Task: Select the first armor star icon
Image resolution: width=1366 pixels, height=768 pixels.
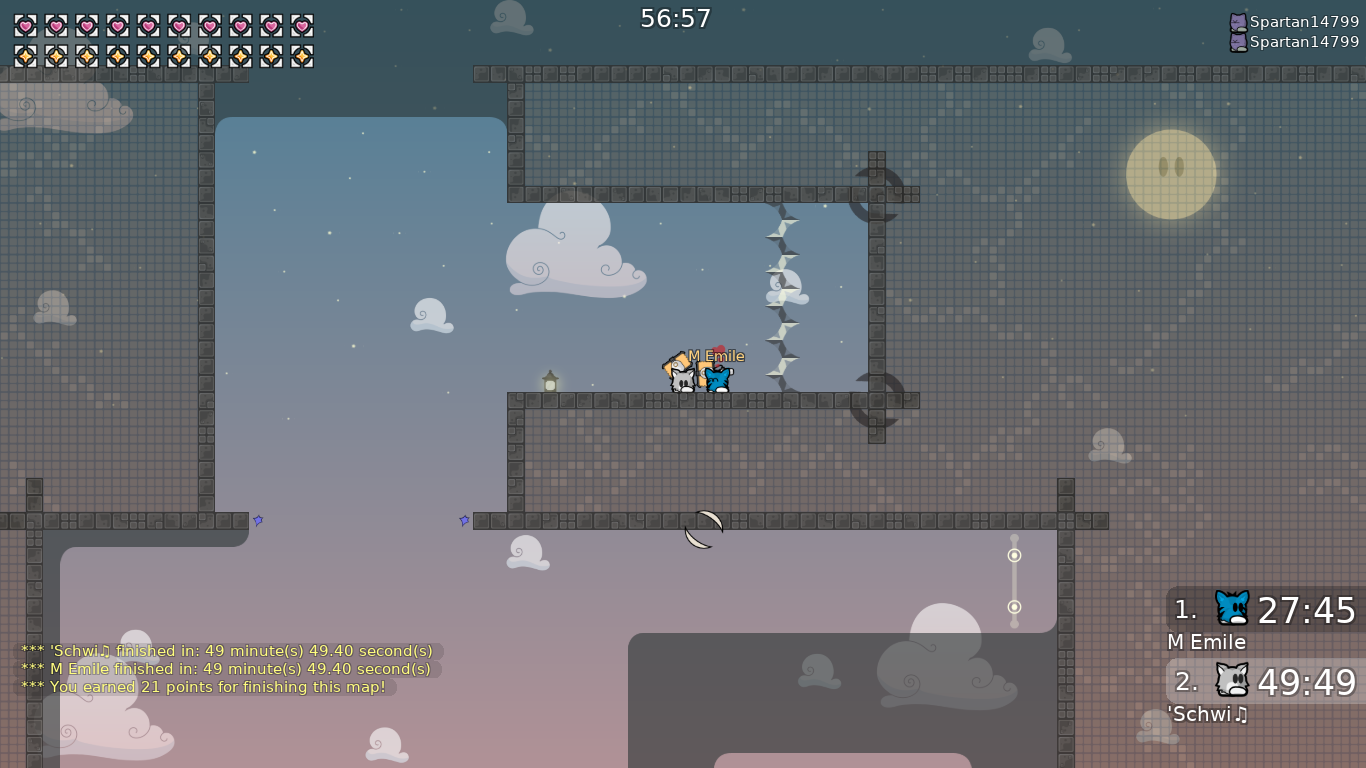Action: (24, 55)
